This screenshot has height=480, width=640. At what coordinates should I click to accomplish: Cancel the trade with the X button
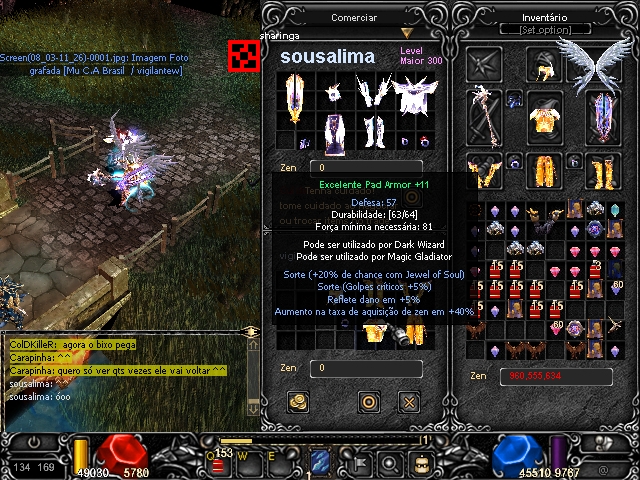click(408, 402)
